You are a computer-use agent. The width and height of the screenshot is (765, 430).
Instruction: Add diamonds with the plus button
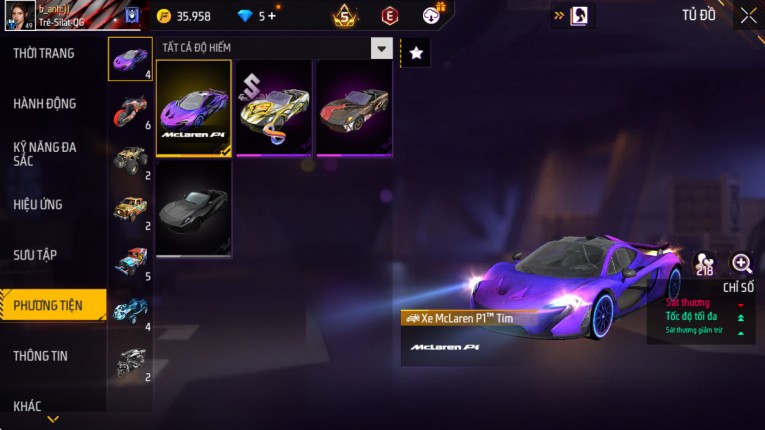pyautogui.click(x=271, y=16)
